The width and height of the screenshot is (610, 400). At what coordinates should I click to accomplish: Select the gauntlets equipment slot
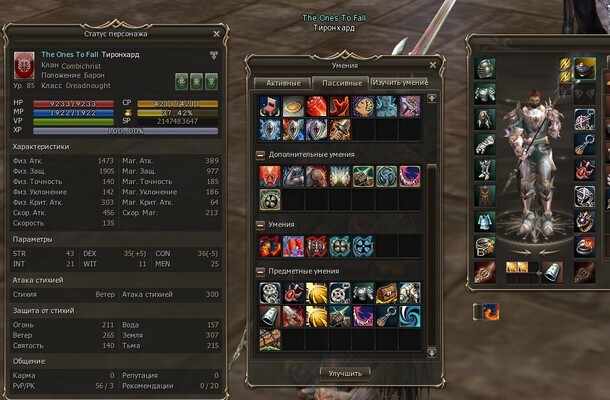point(485,144)
